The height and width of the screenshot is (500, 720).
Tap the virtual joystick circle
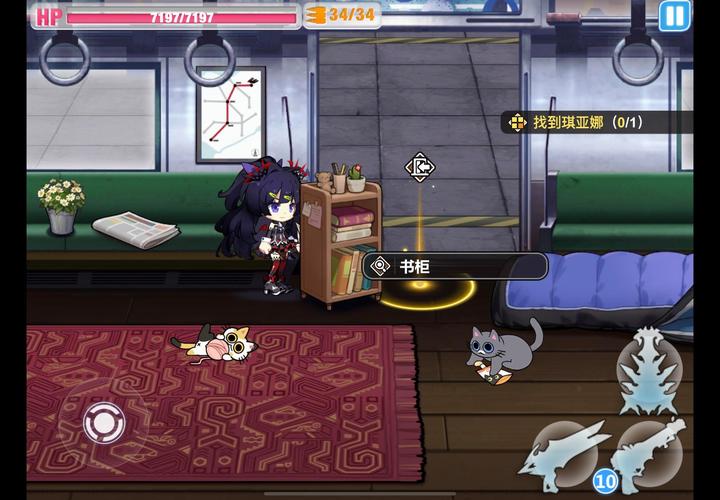tap(103, 422)
